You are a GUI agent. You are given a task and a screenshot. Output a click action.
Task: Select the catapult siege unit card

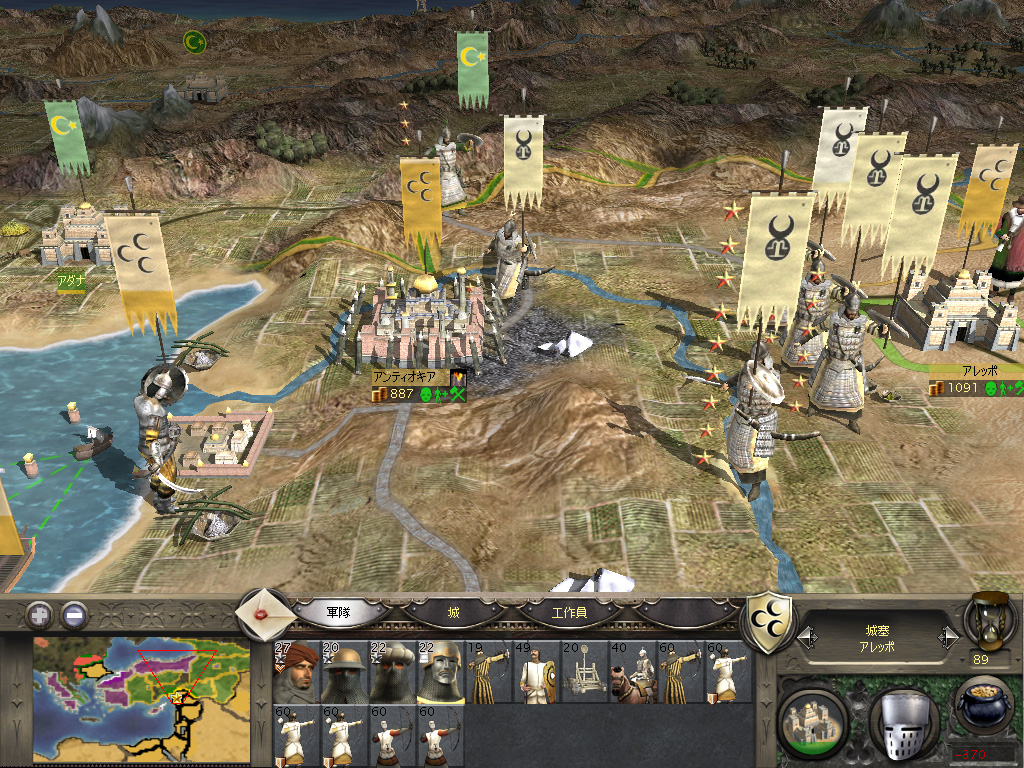pos(584,671)
